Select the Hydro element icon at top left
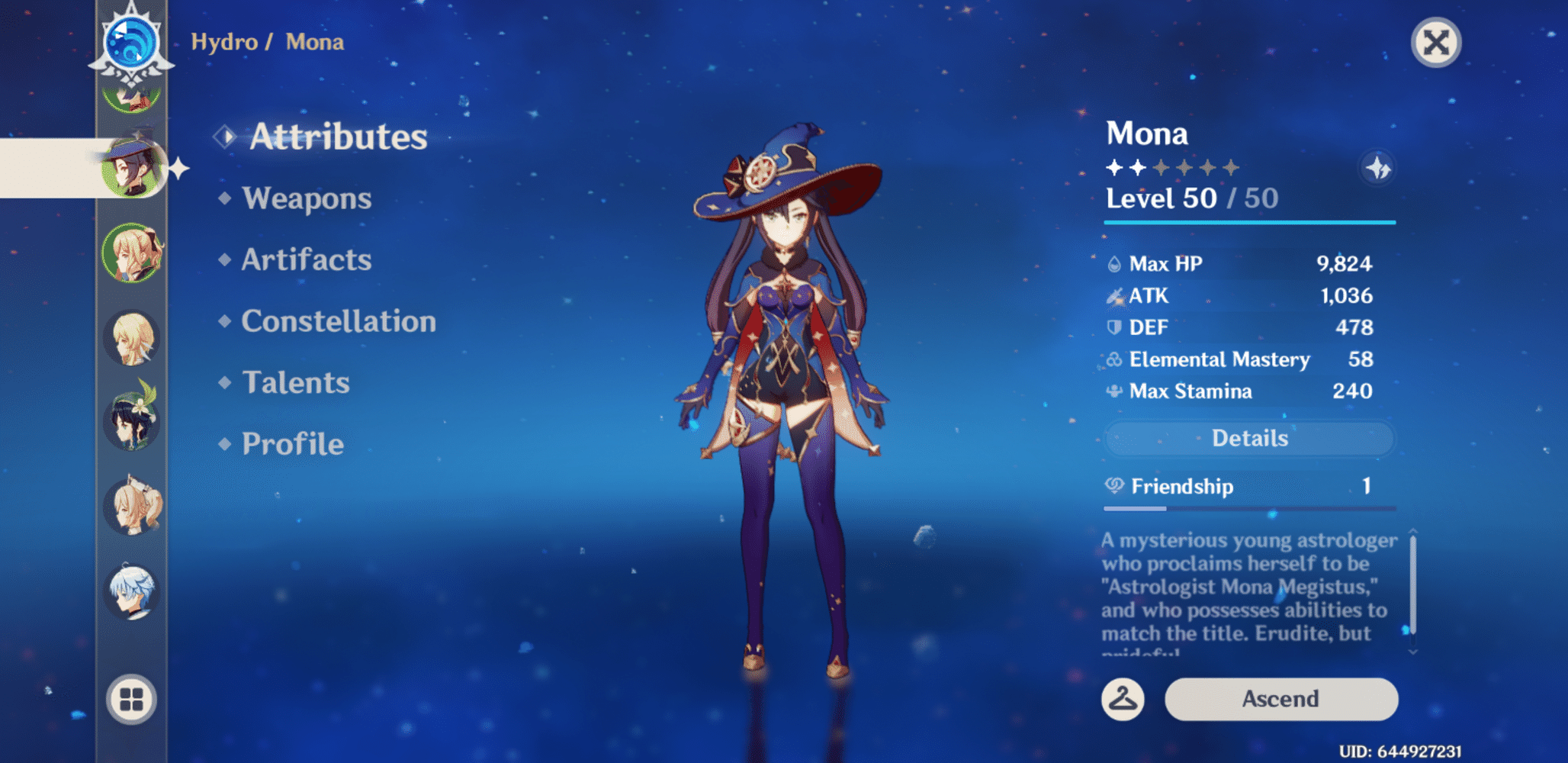Image resolution: width=1568 pixels, height=763 pixels. coord(131,42)
